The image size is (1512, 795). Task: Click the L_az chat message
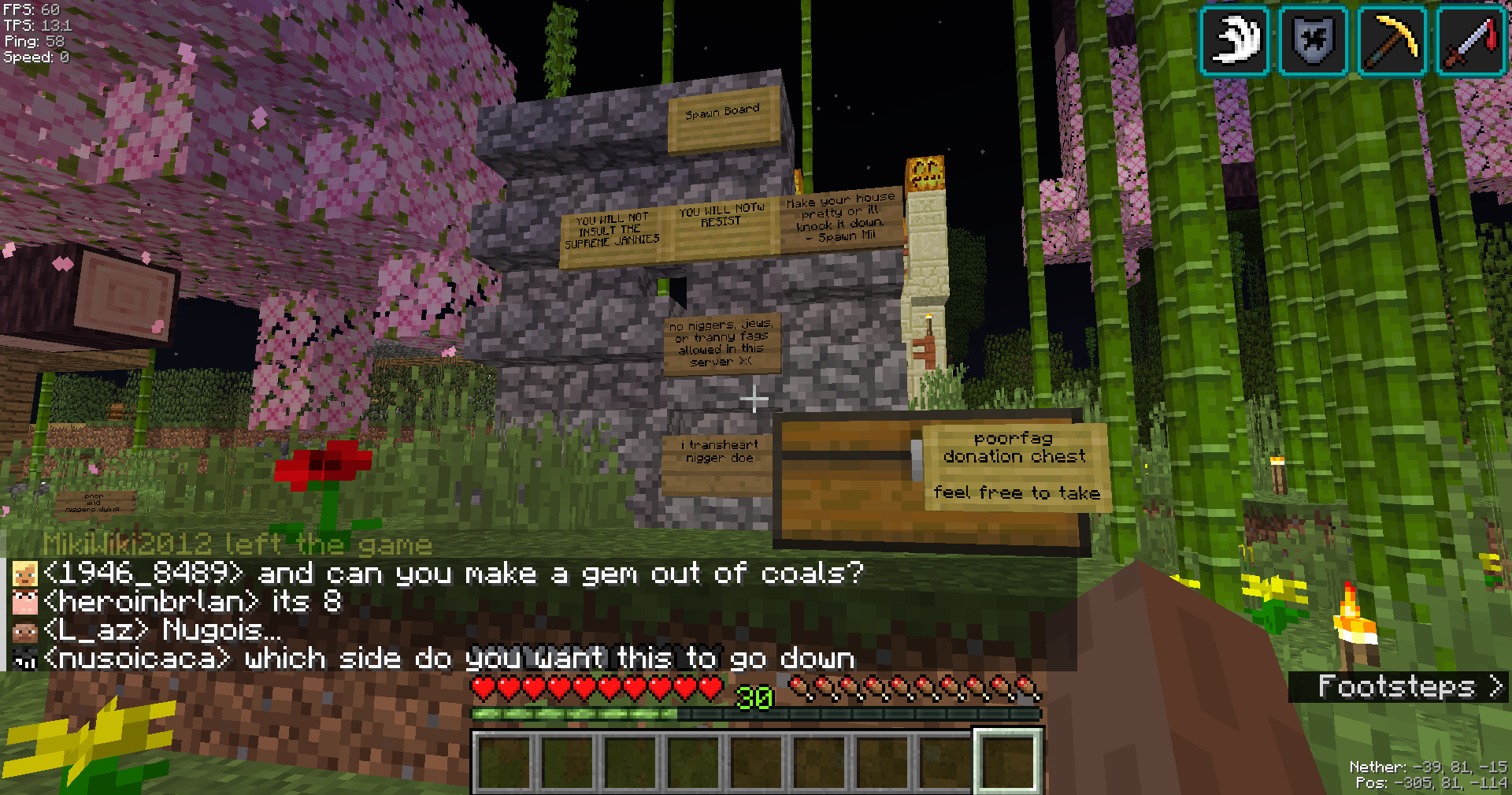162,630
